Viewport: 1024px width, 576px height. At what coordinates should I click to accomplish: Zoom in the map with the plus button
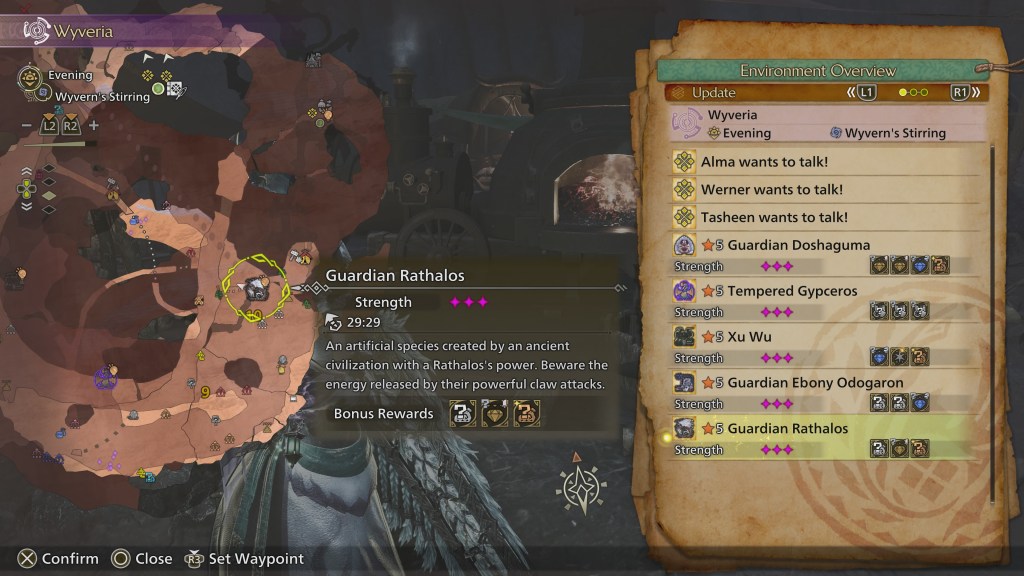point(94,126)
